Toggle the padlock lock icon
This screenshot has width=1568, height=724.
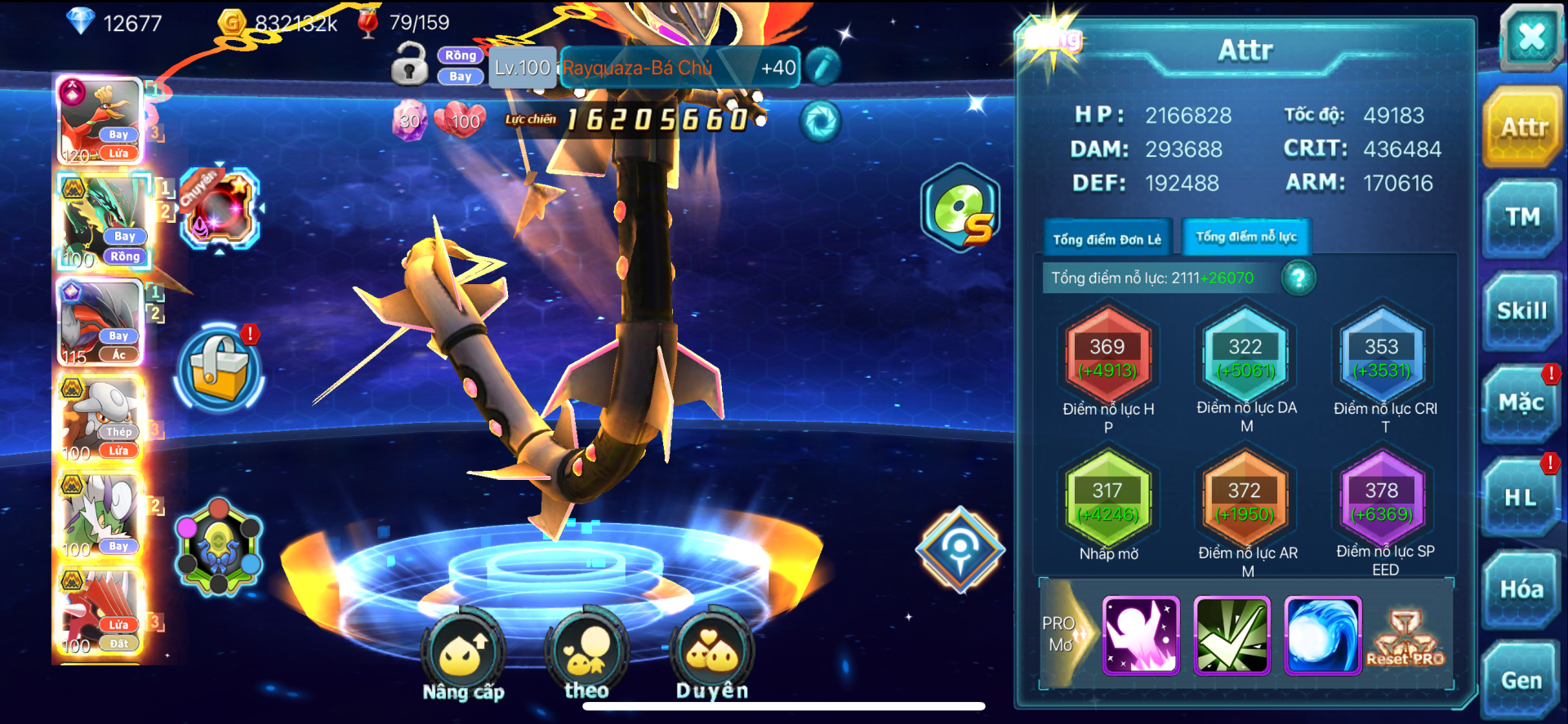pos(409,65)
